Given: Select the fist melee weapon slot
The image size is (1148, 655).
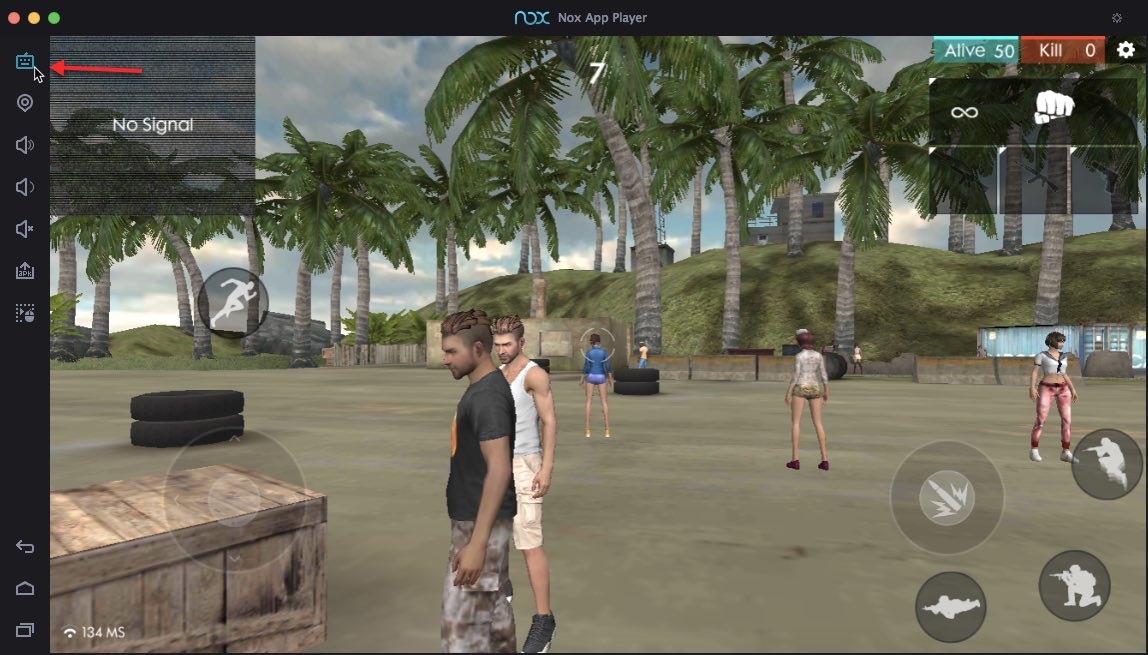Looking at the screenshot, I should tap(1053, 108).
